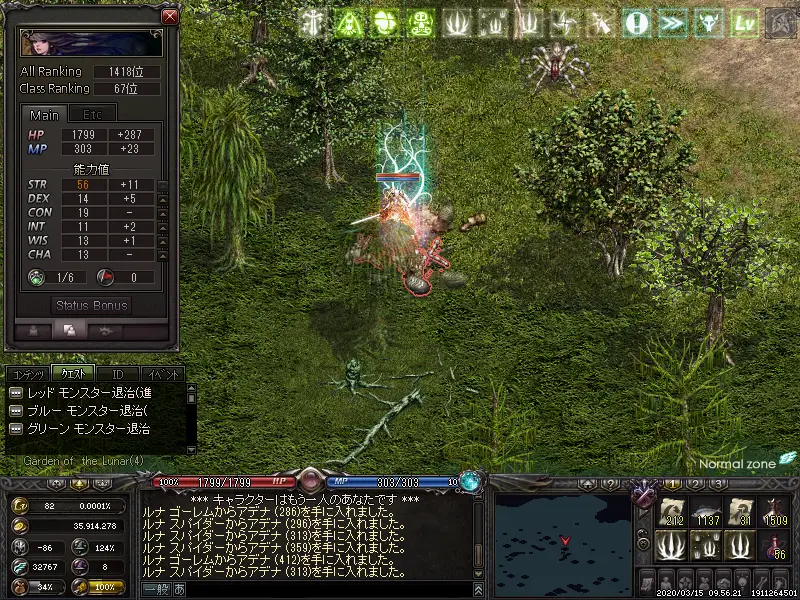800x600 pixels.
Task: Open the コンテンツ tab
Action: click(27, 374)
